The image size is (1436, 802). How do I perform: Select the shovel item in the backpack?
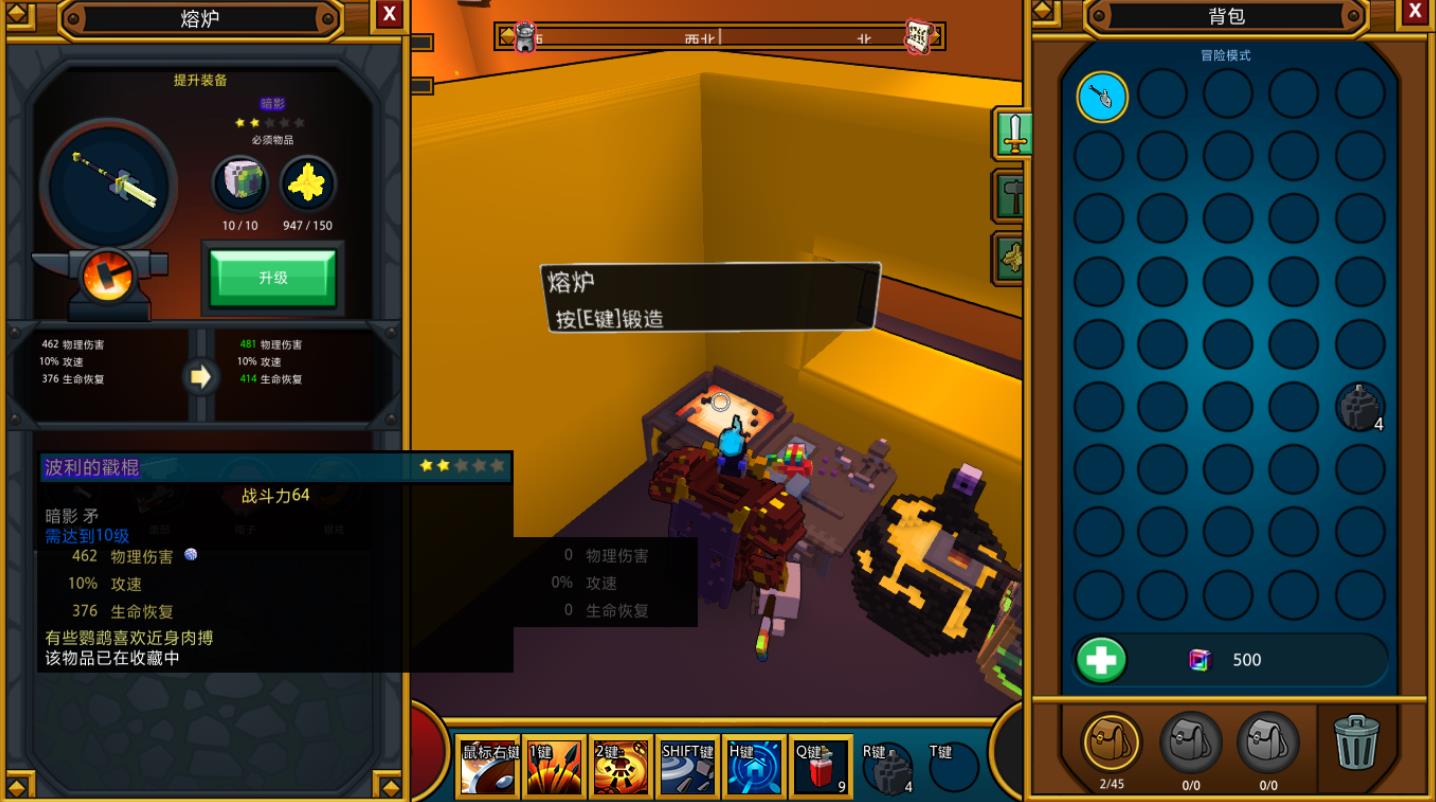[x=1102, y=96]
